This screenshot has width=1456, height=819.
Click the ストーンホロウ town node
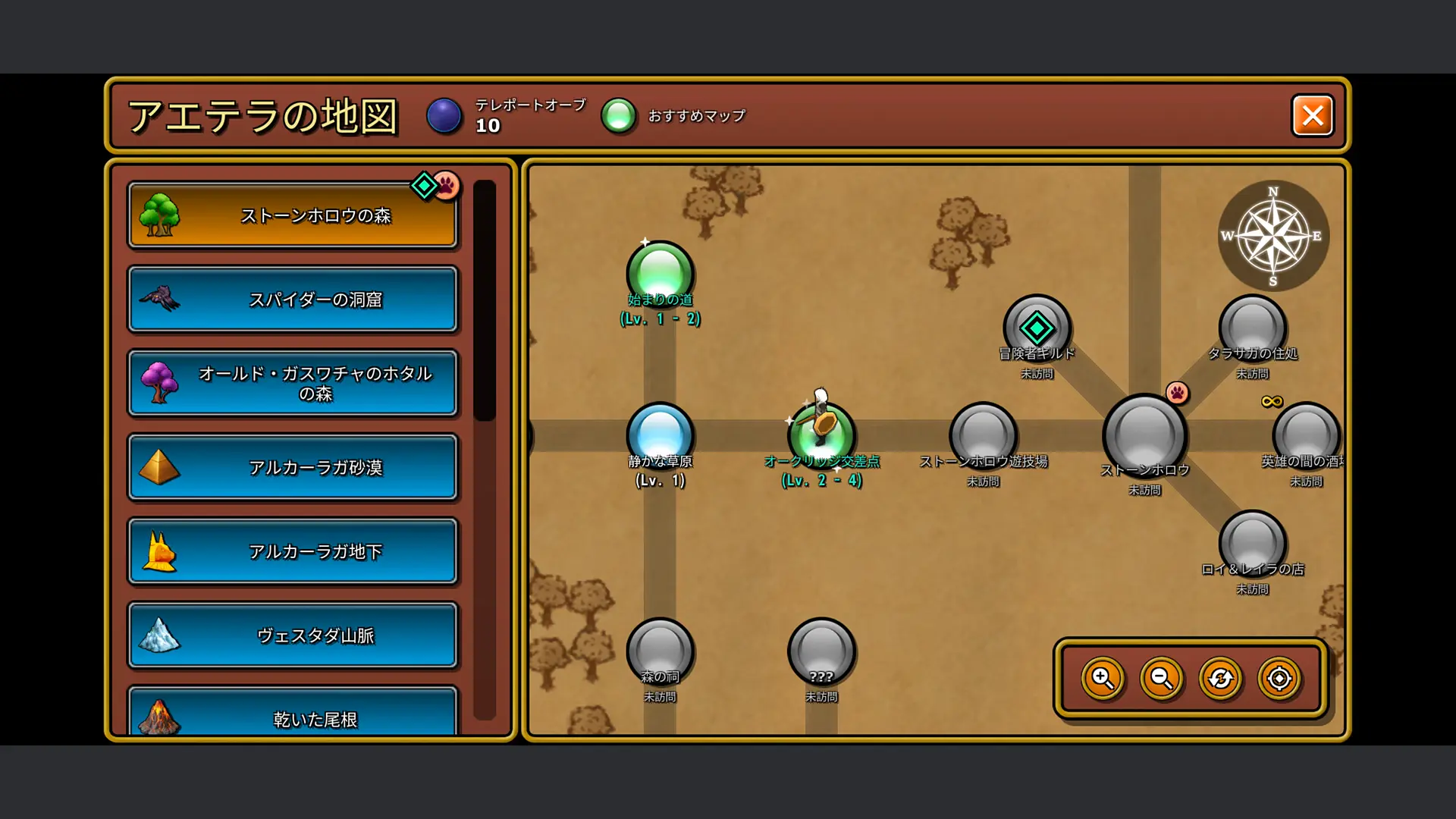[1144, 435]
